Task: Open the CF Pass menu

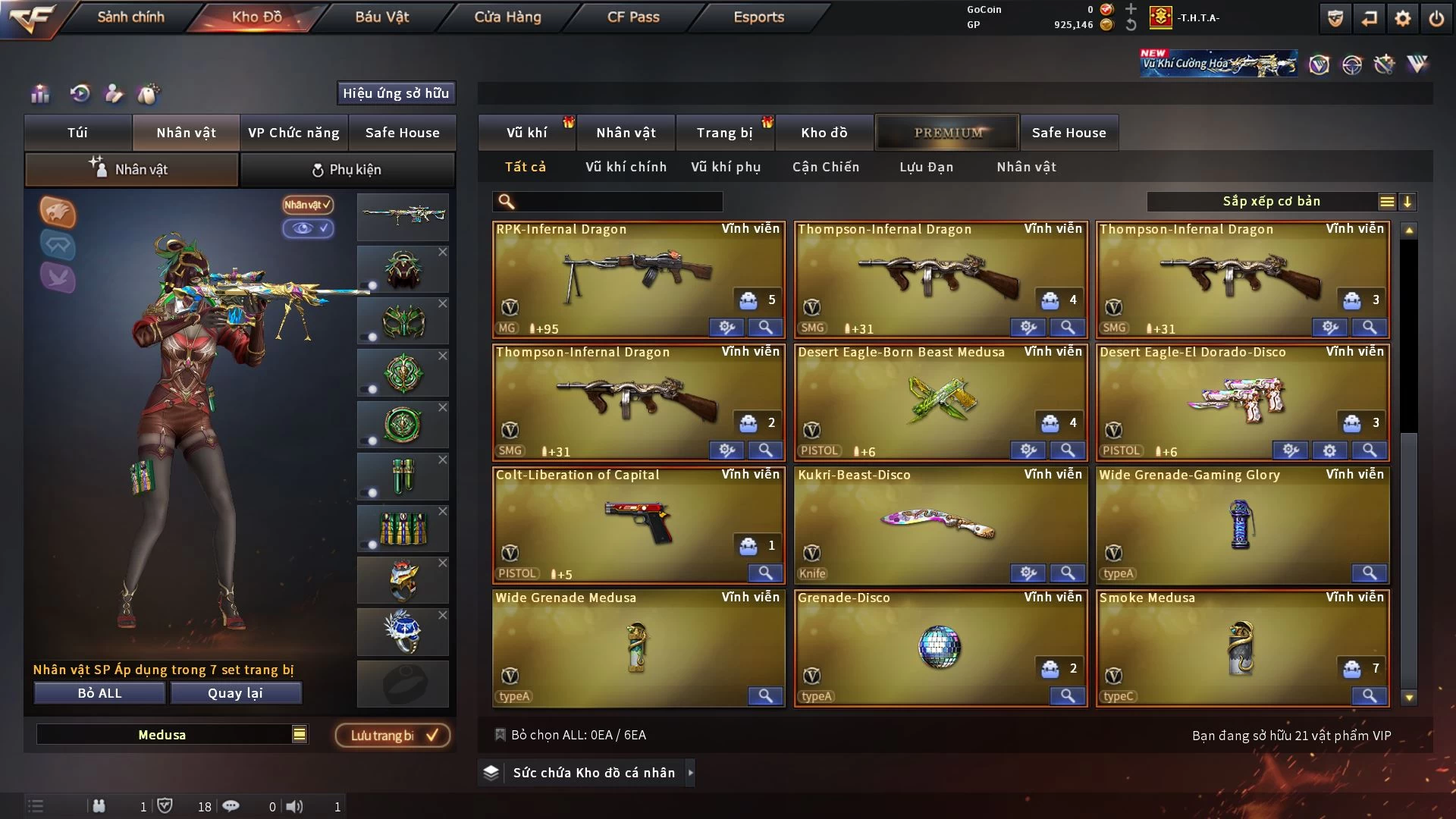Action: tap(633, 17)
